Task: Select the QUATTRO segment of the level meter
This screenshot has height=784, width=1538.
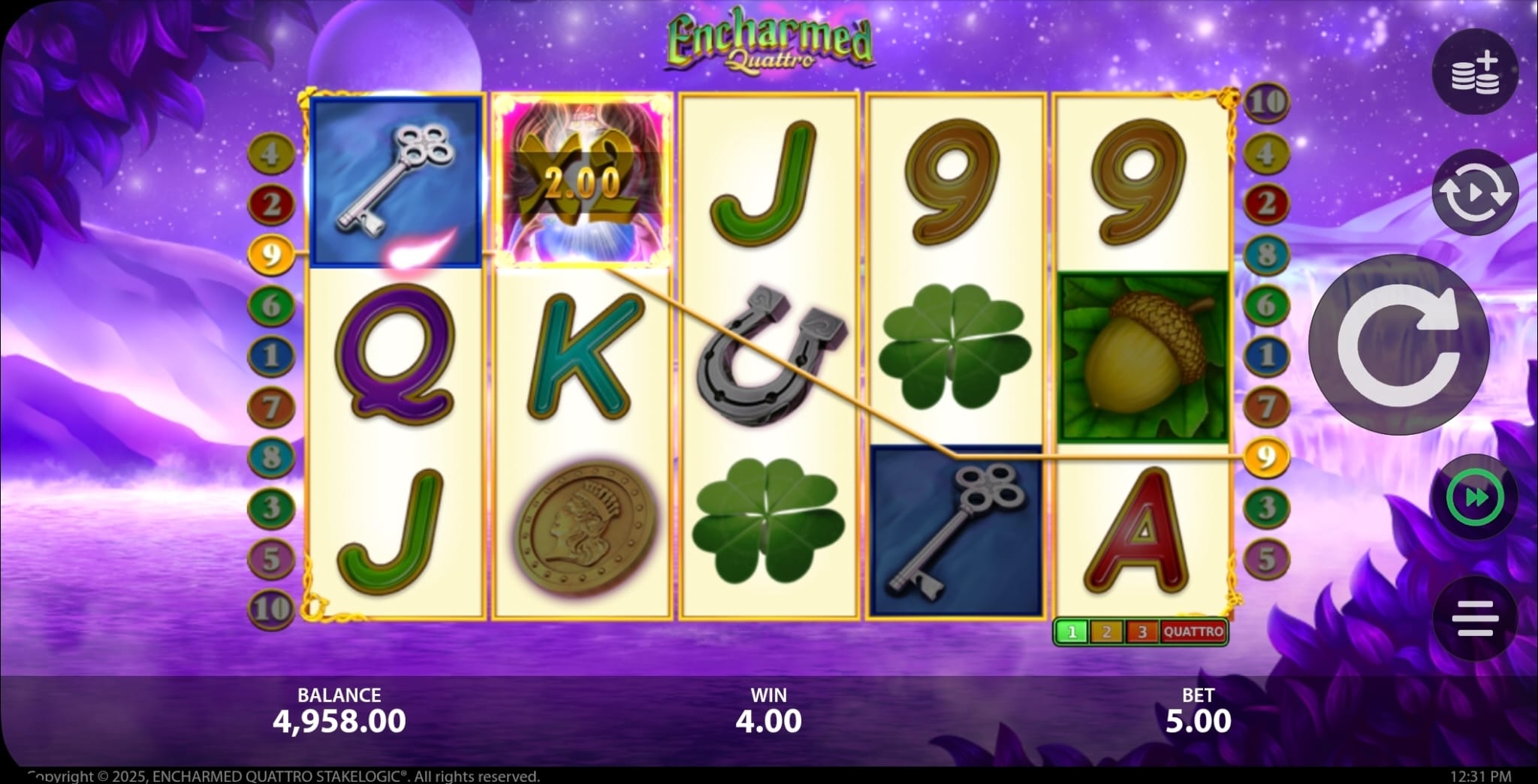Action: click(1193, 632)
